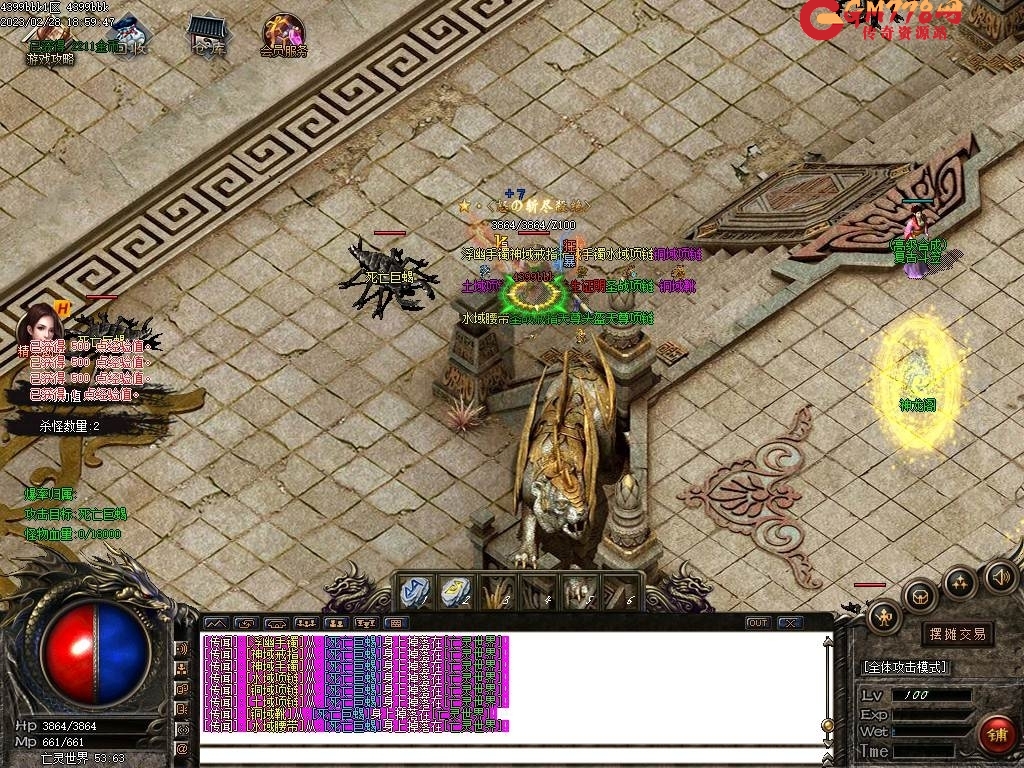Use the blue rune in hotbar slot 1

pos(415,590)
